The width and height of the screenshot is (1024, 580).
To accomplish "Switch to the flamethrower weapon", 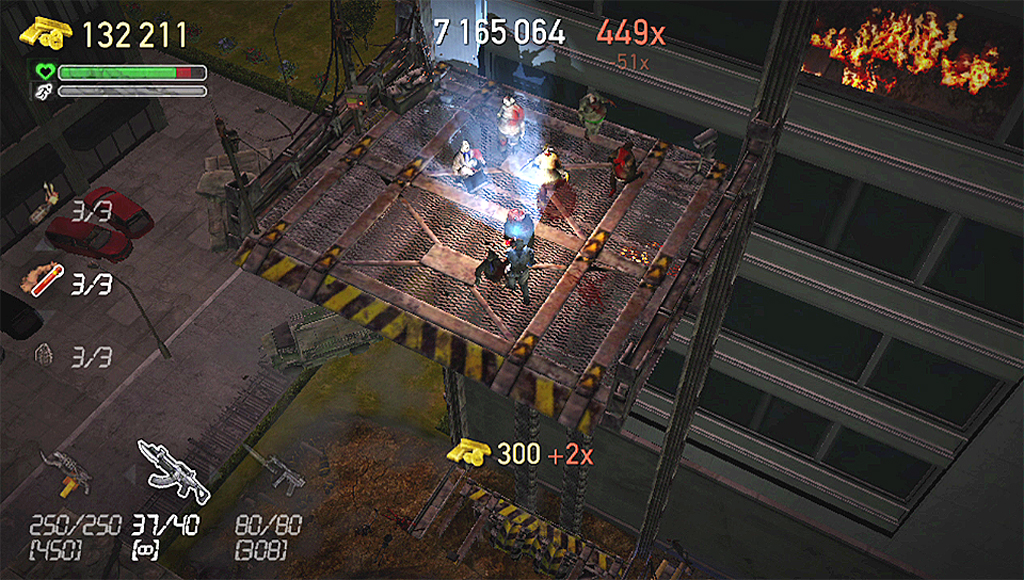I will click(x=67, y=471).
